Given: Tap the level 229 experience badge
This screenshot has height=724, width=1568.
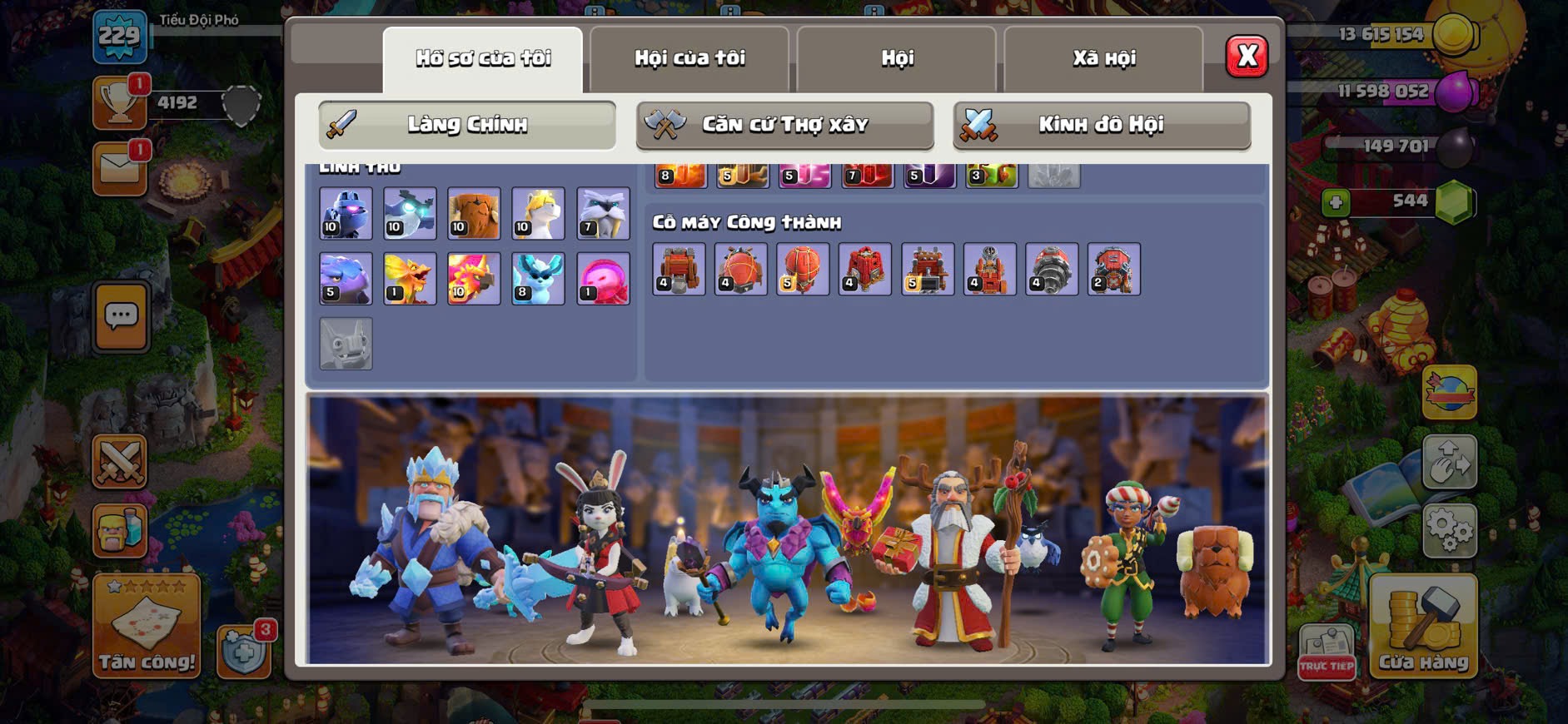Looking at the screenshot, I should point(120,37).
